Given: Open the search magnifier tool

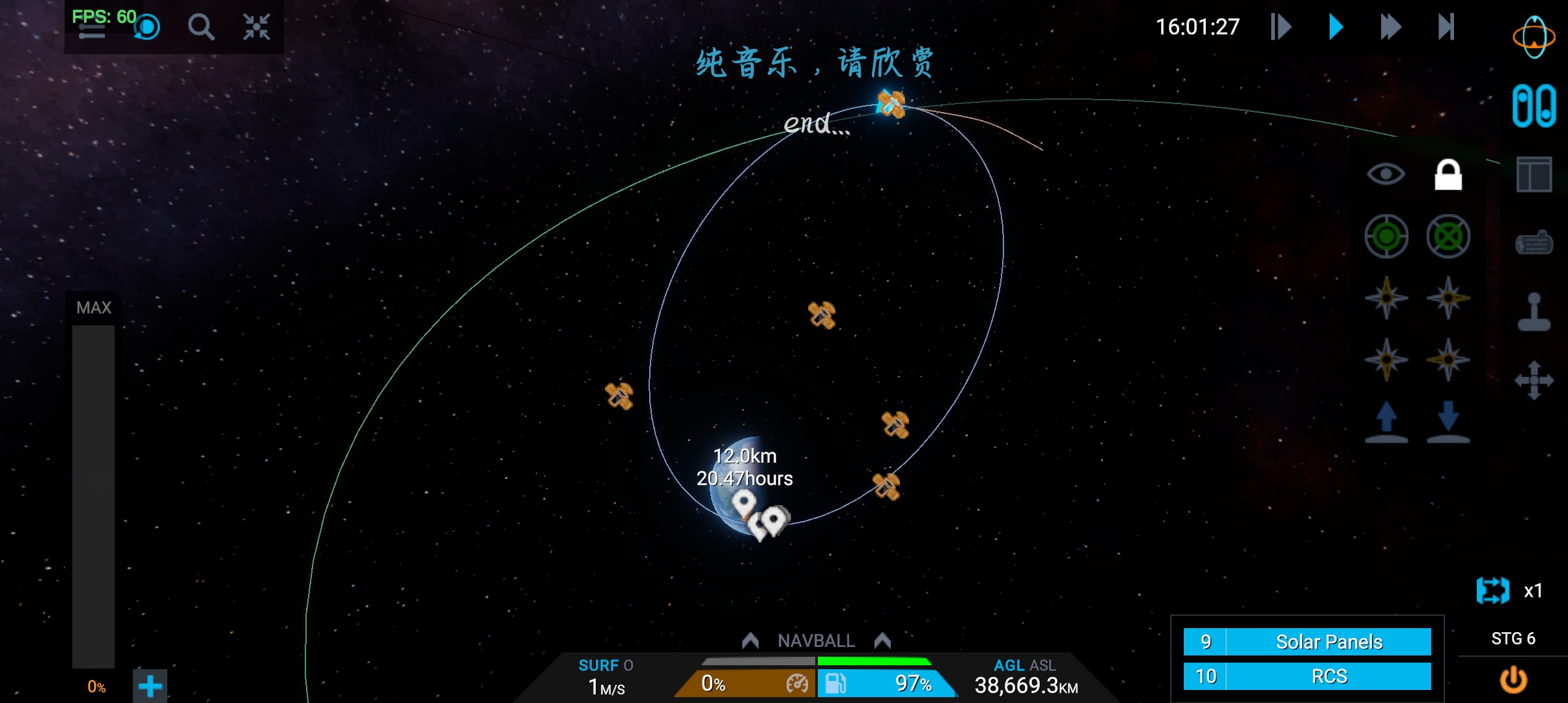Looking at the screenshot, I should [x=201, y=27].
